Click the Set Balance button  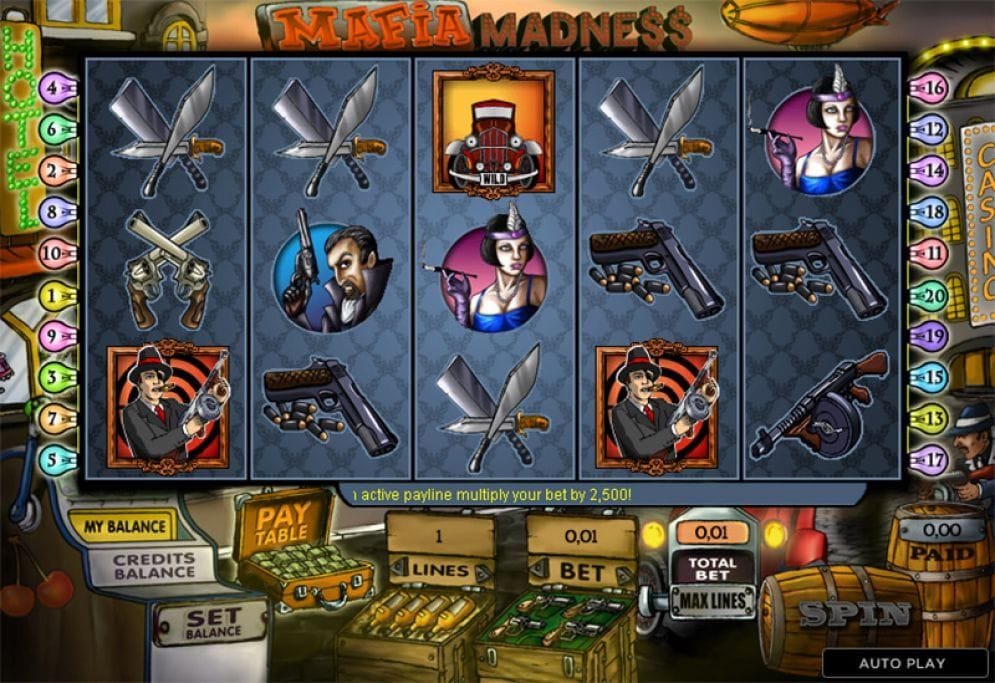click(212, 623)
